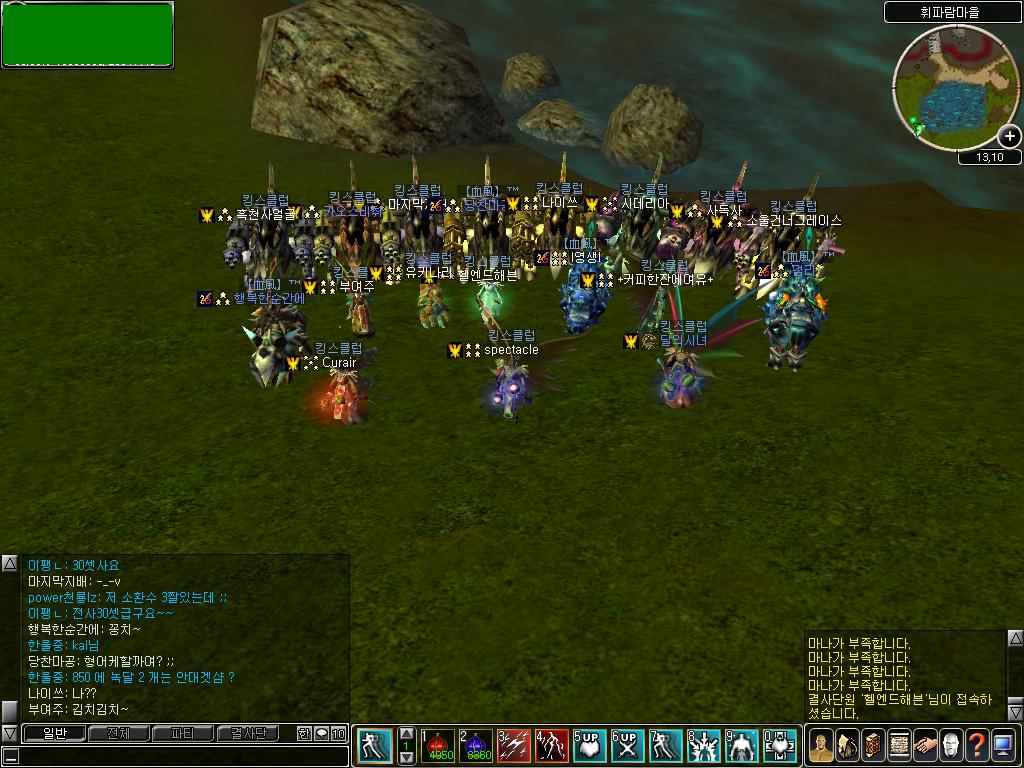Cast the armor UP buff in slot 5

pos(590,746)
